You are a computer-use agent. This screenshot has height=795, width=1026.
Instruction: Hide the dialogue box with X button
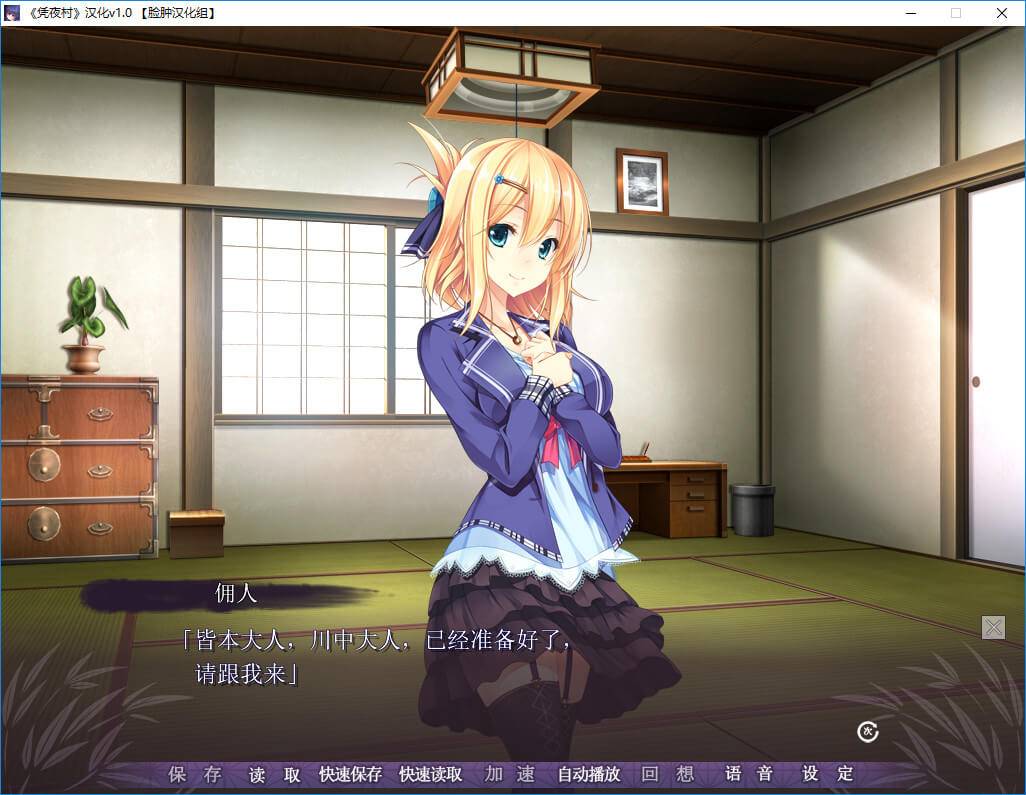[x=994, y=627]
